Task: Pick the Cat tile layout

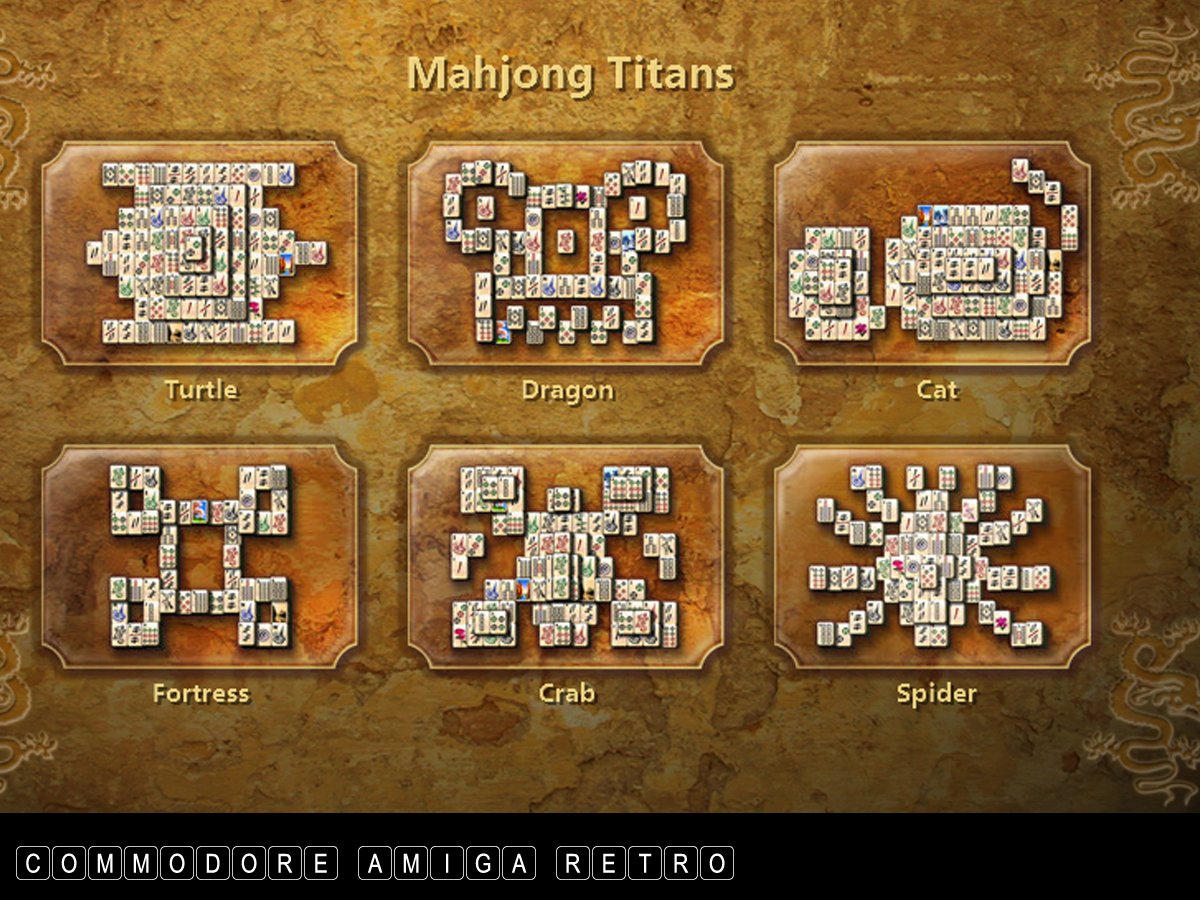Action: pyautogui.click(x=932, y=253)
